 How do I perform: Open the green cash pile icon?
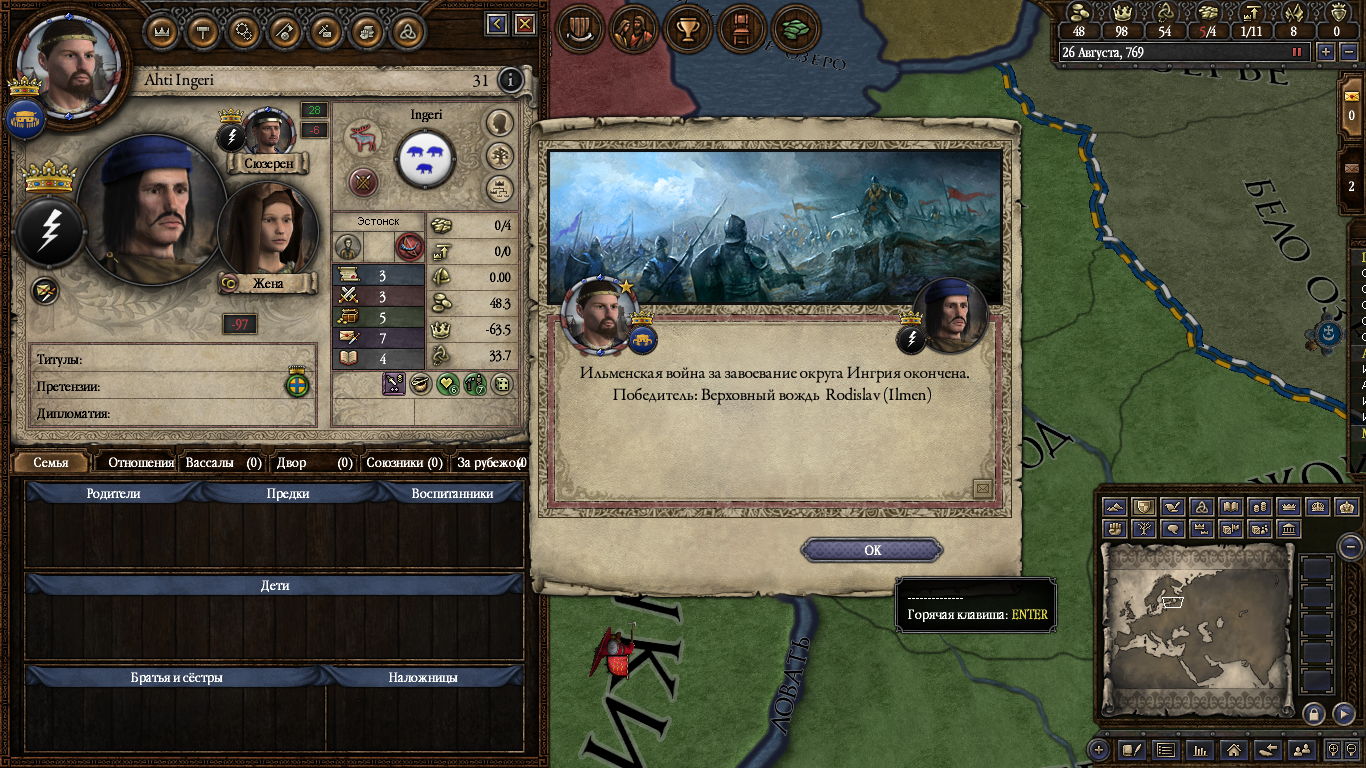click(795, 29)
